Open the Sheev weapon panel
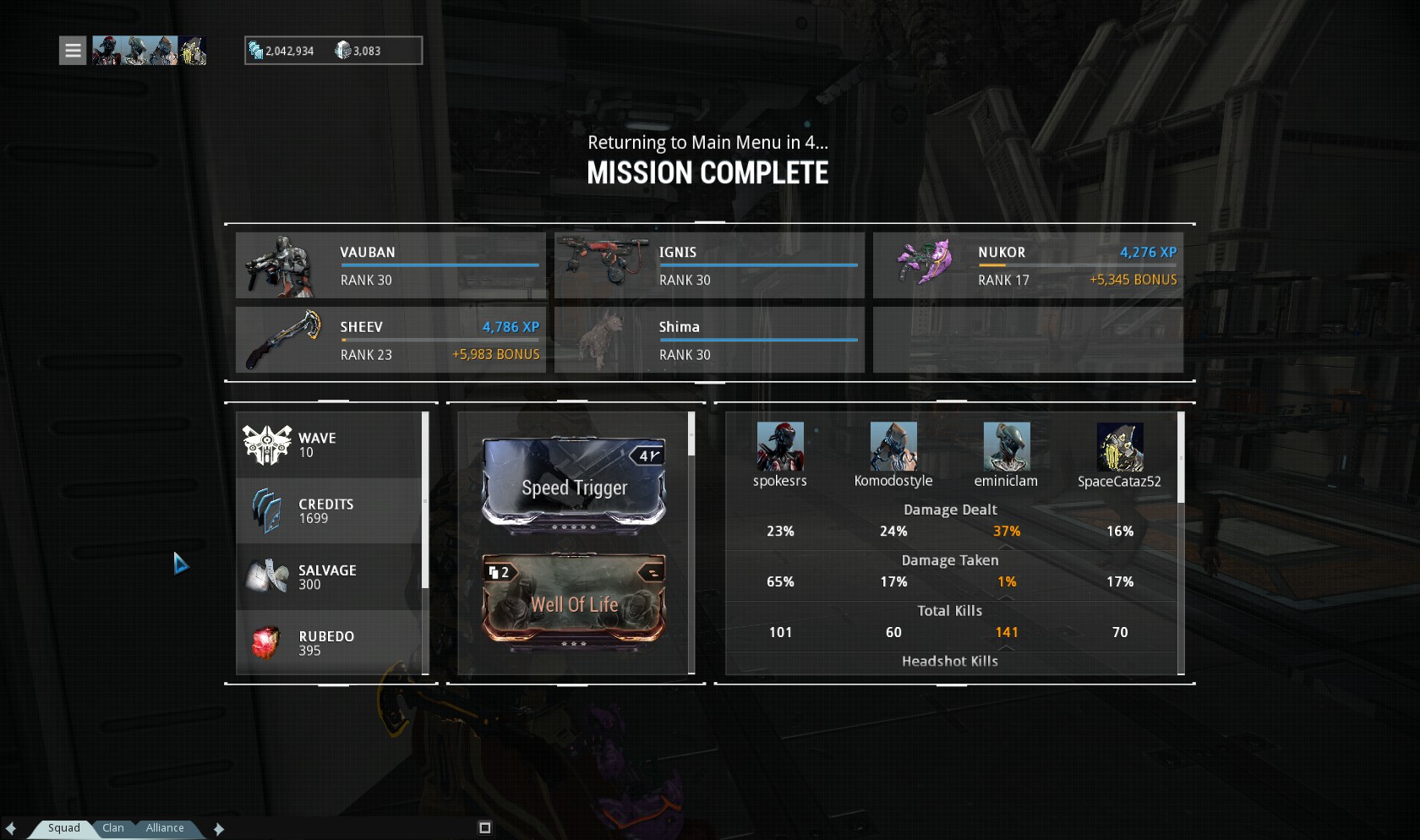Screen dimensions: 1420x840 (390, 340)
